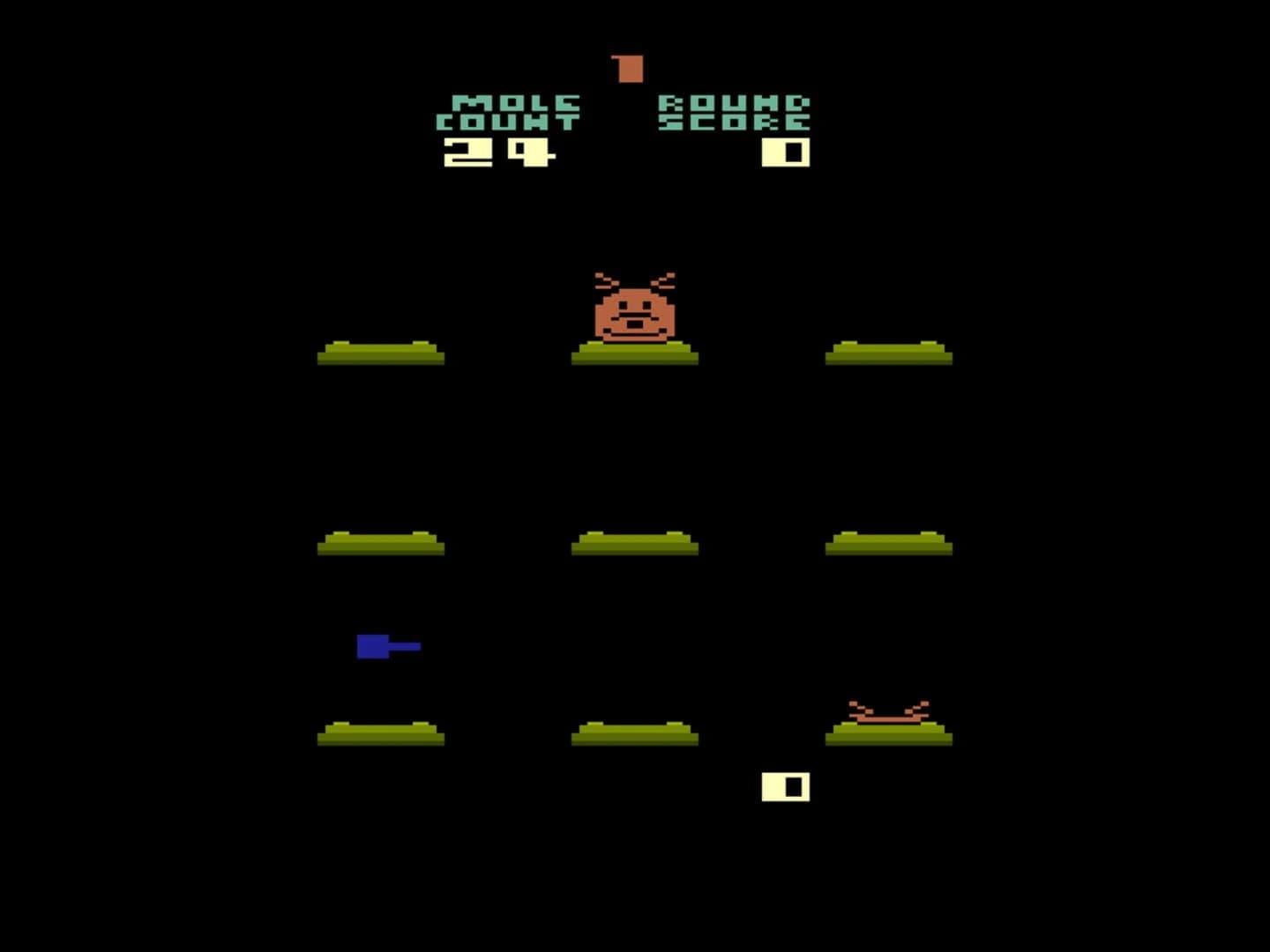Image resolution: width=1270 pixels, height=952 pixels.
Task: Click the top-left empty mole mound
Action: pyautogui.click(x=381, y=351)
